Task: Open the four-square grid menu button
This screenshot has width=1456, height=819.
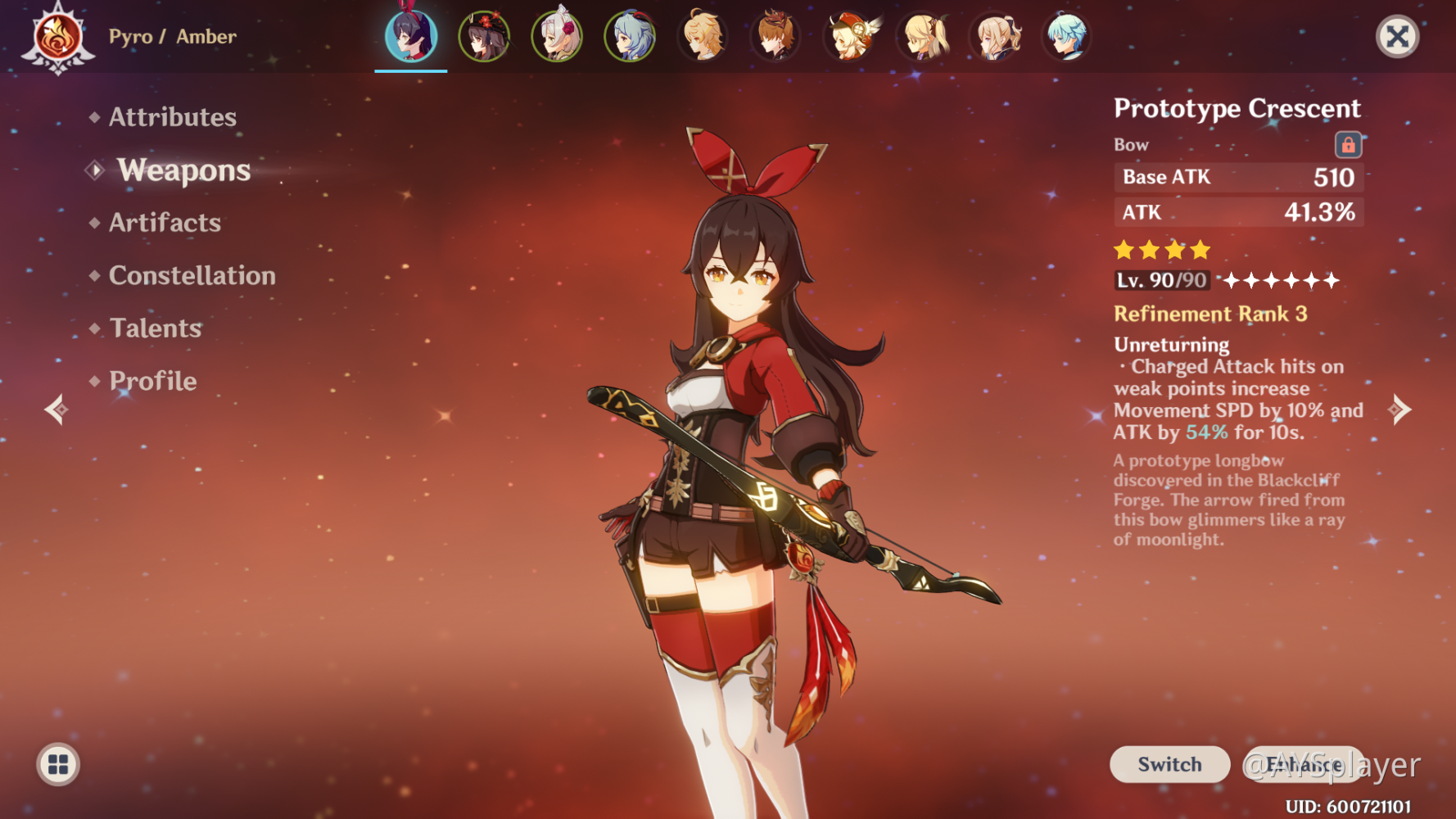Action: point(58,764)
